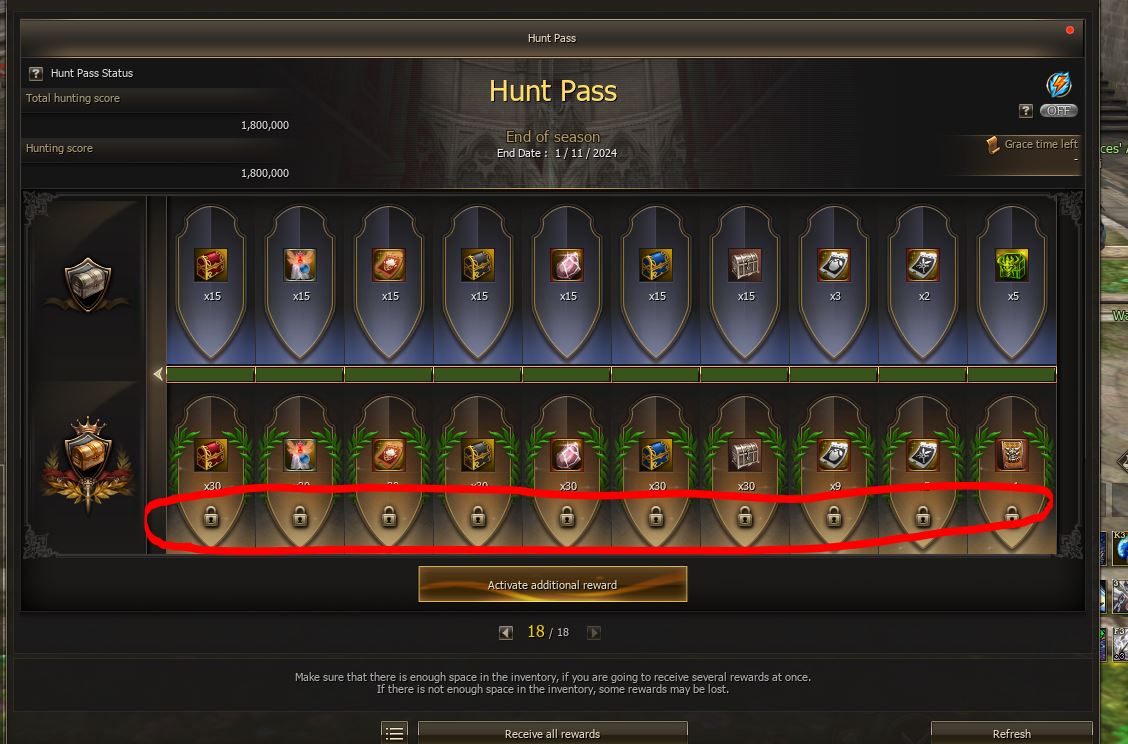Viewport: 1128px width, 744px height.
Task: Pick the green icon x5 reward
Action: [1012, 265]
